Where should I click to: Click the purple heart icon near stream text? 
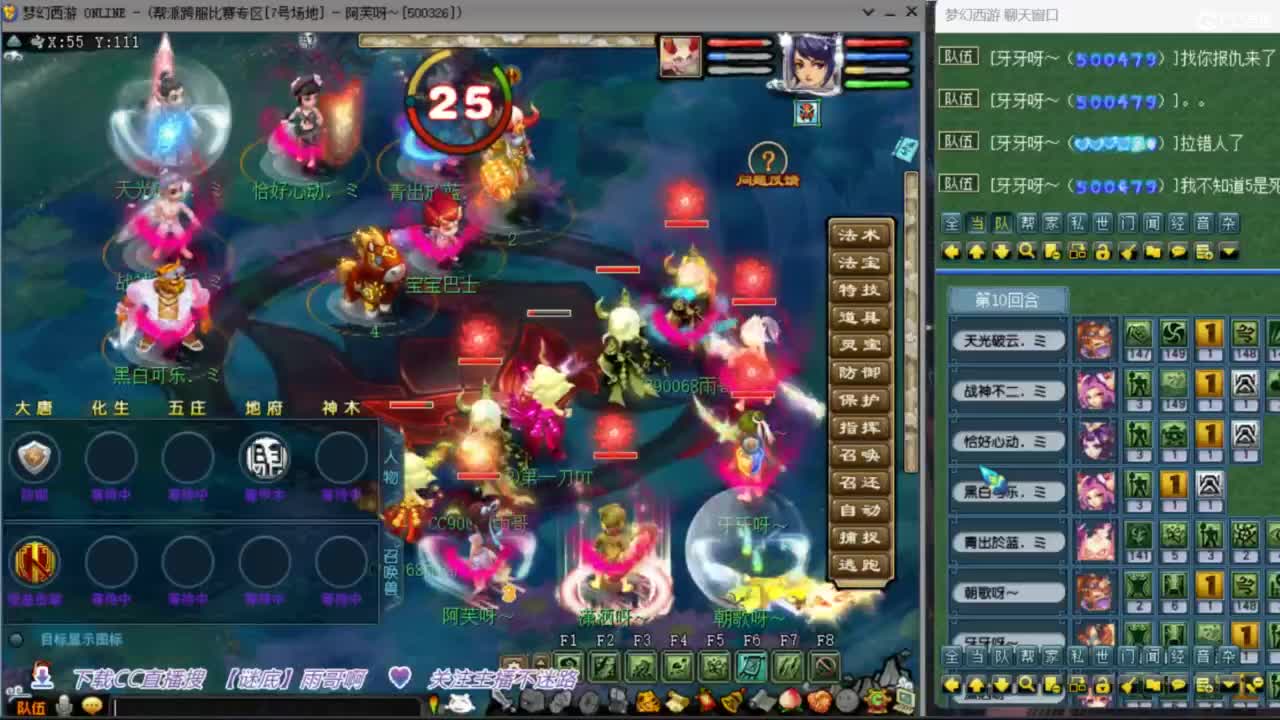click(400, 676)
